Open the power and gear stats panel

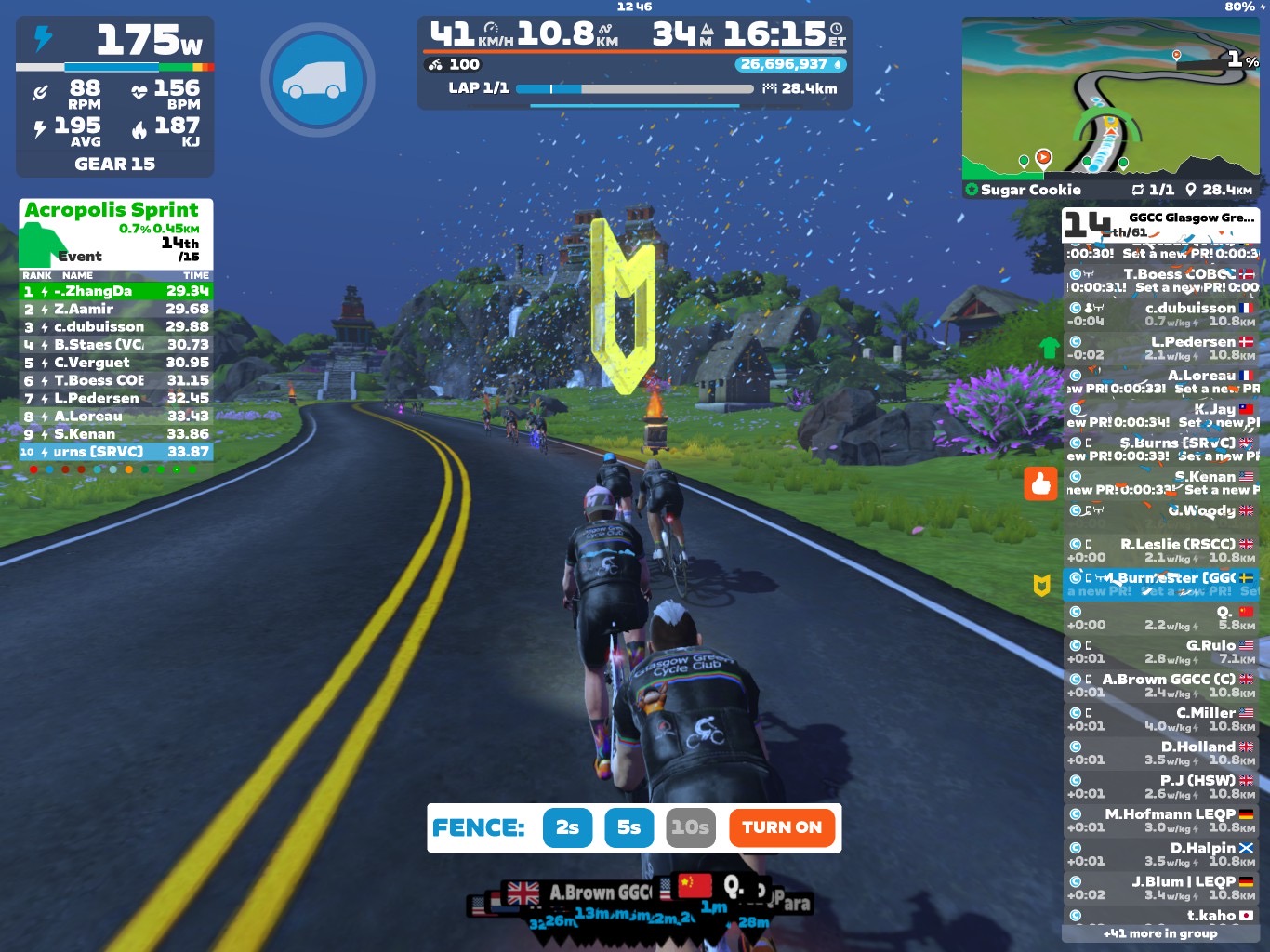point(115,97)
